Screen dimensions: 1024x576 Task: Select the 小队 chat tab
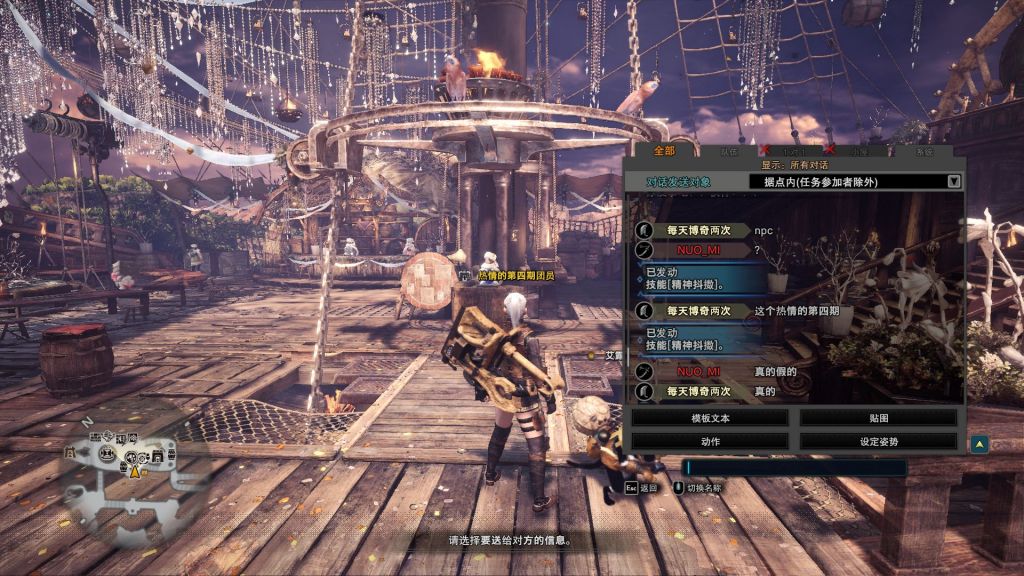(x=860, y=152)
